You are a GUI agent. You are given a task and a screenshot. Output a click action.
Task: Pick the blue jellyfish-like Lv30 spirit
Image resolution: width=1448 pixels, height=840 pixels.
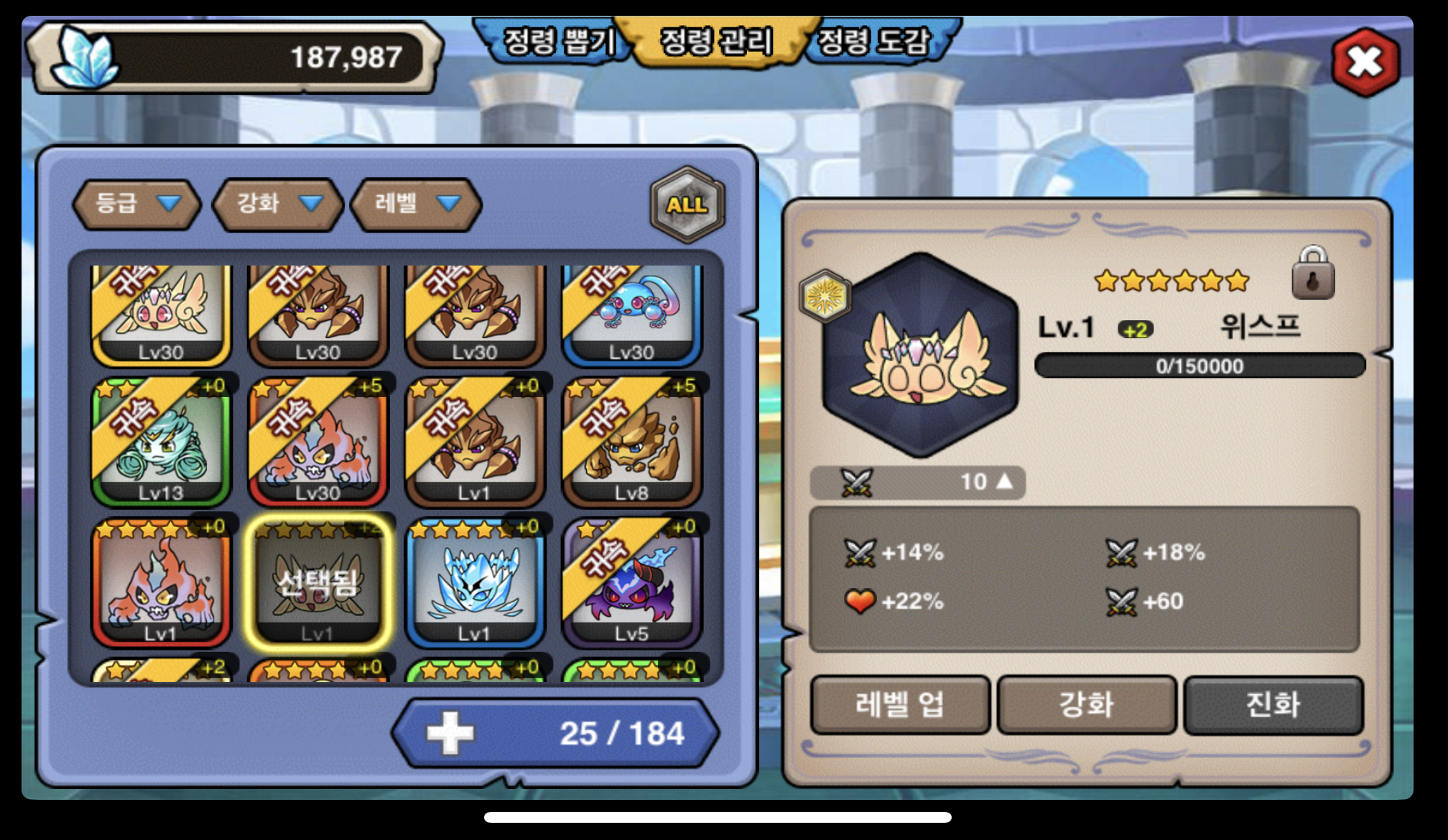pyautogui.click(x=631, y=312)
